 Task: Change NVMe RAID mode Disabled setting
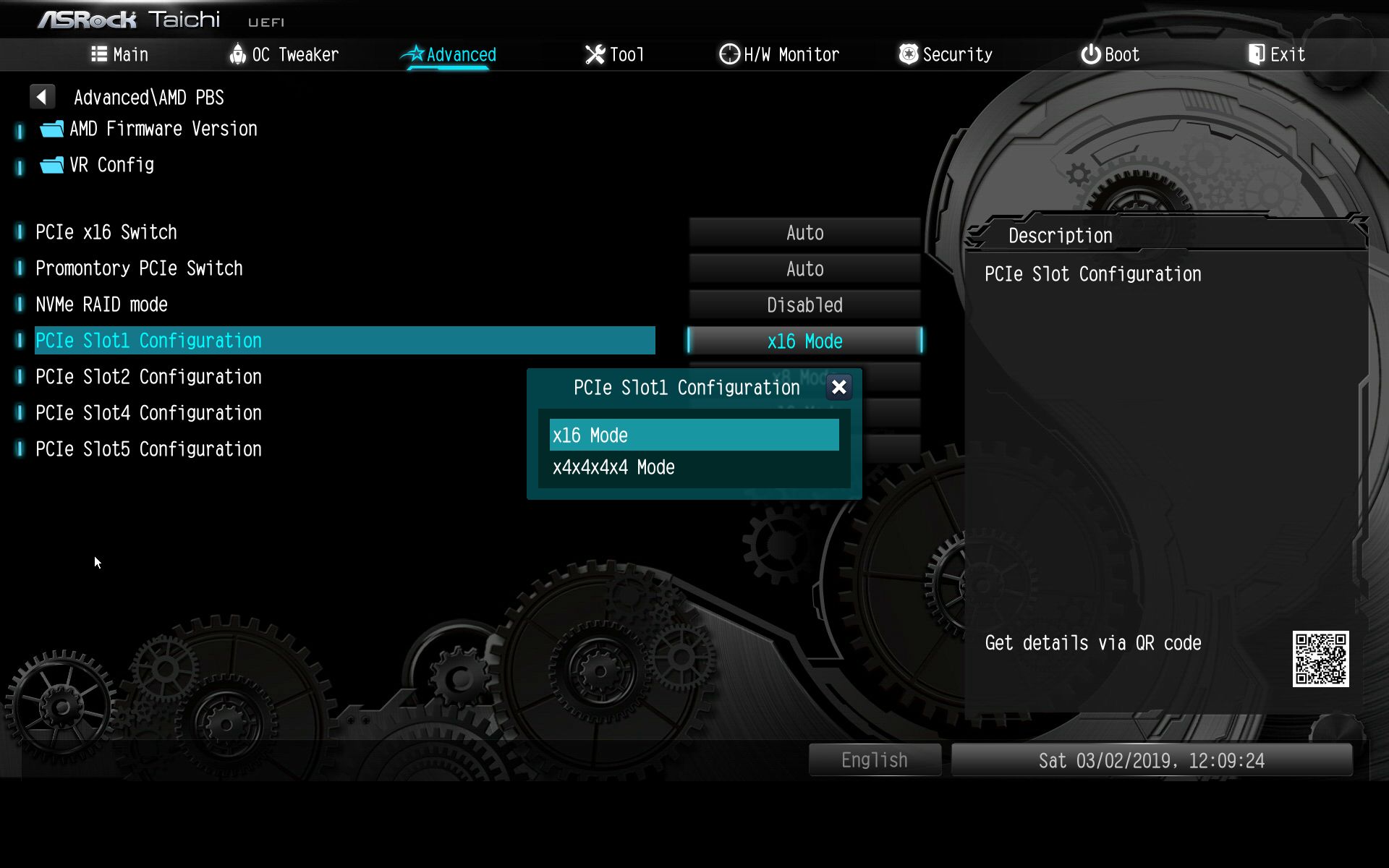coord(804,305)
